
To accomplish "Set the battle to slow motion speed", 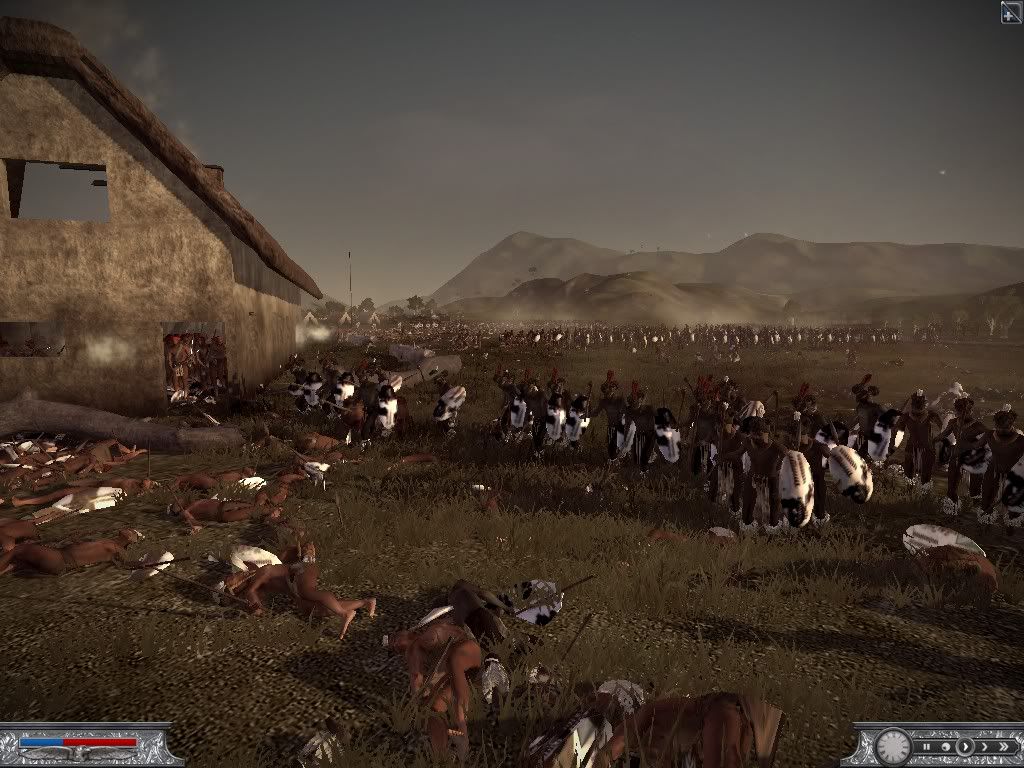I will (946, 746).
